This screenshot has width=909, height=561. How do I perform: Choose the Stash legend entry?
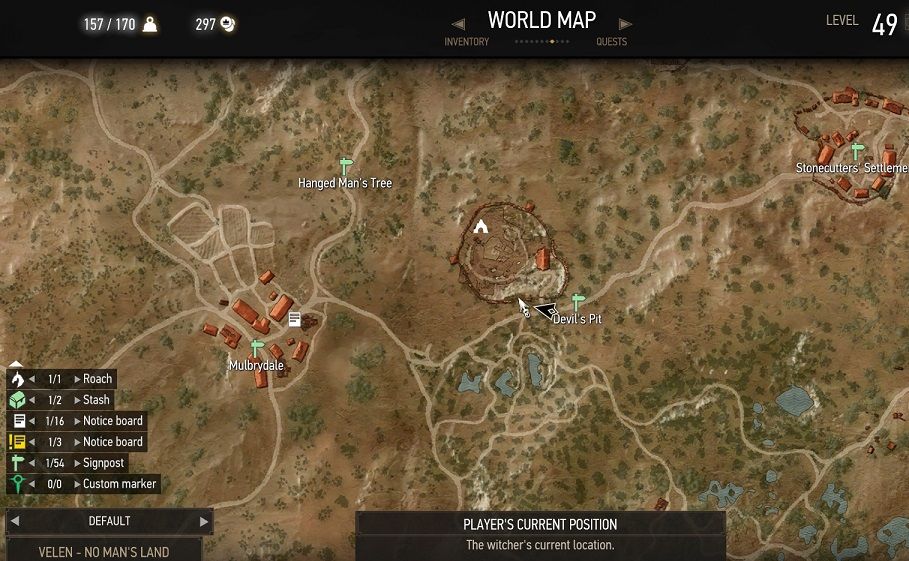96,400
